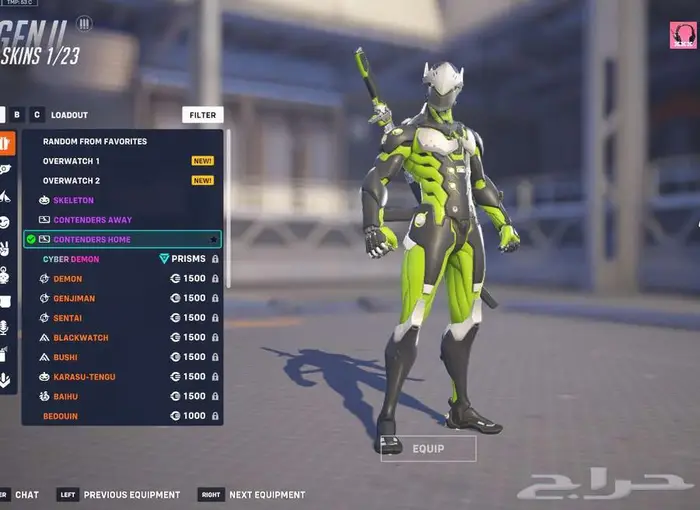Screen dimensions: 700x510
Task: Choose the Contenders Away skin
Action: 92,220
